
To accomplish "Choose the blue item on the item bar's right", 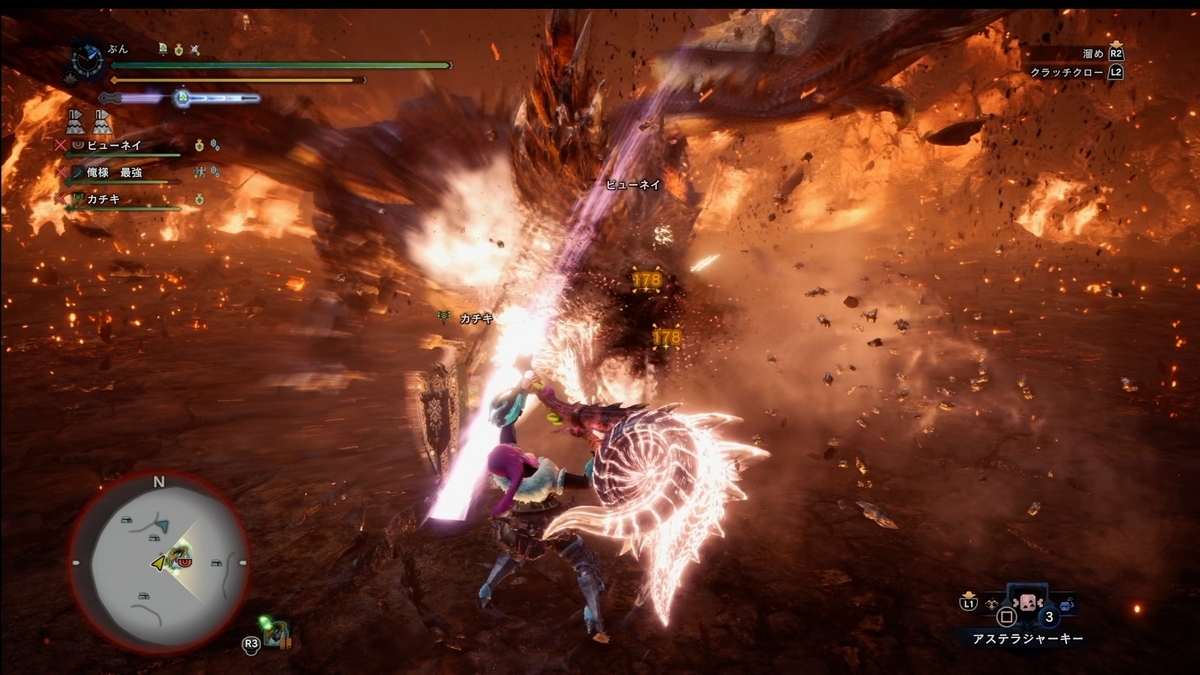I will coord(1066,604).
